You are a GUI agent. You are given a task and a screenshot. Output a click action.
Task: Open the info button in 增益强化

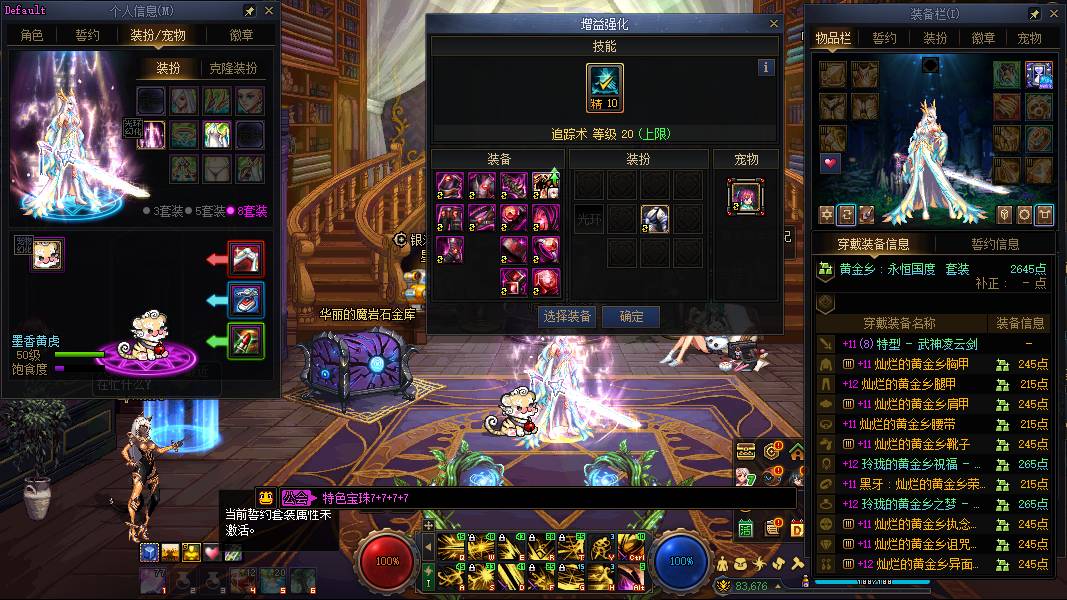tap(766, 68)
